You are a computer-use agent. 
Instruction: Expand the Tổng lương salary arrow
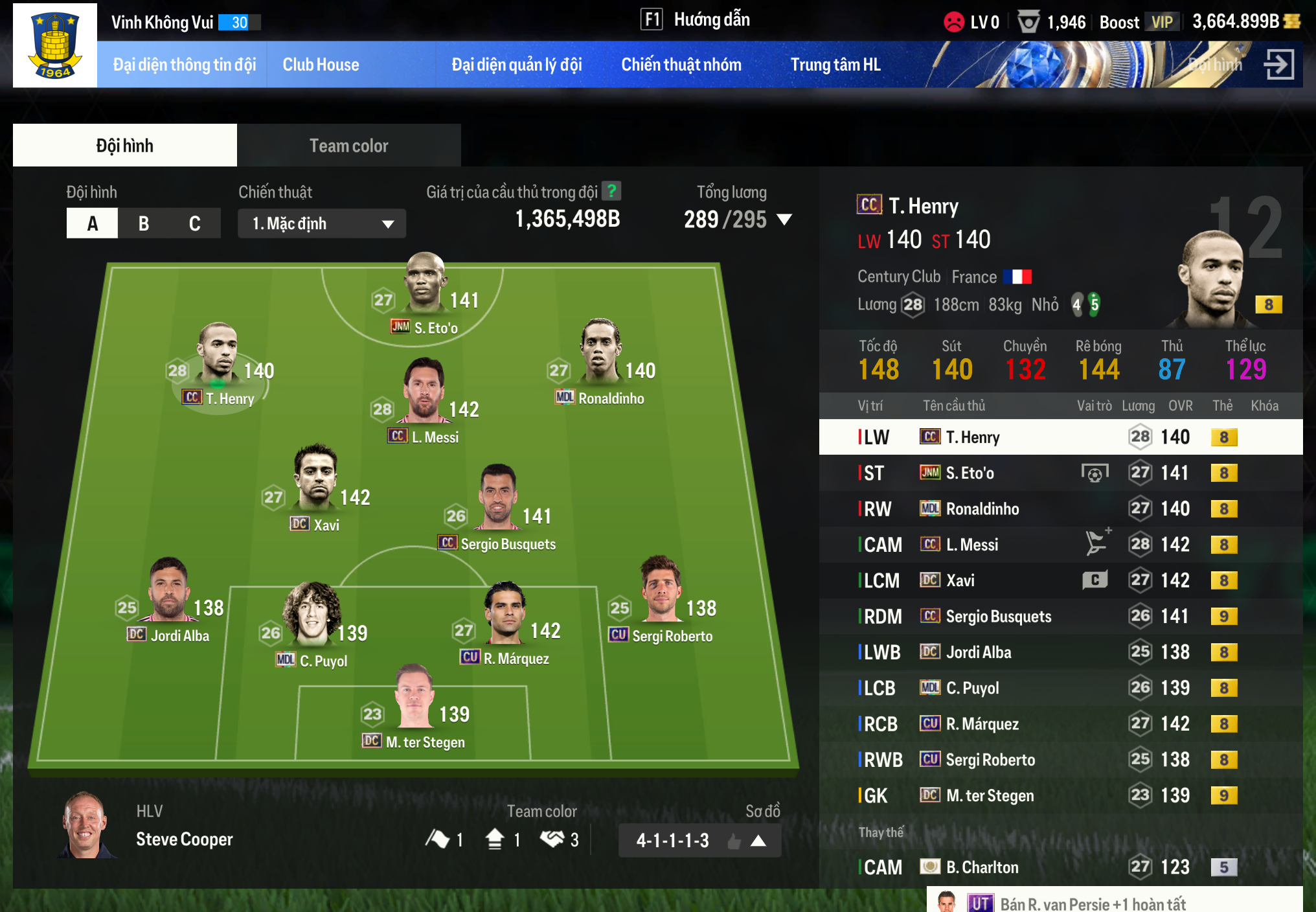coord(784,220)
